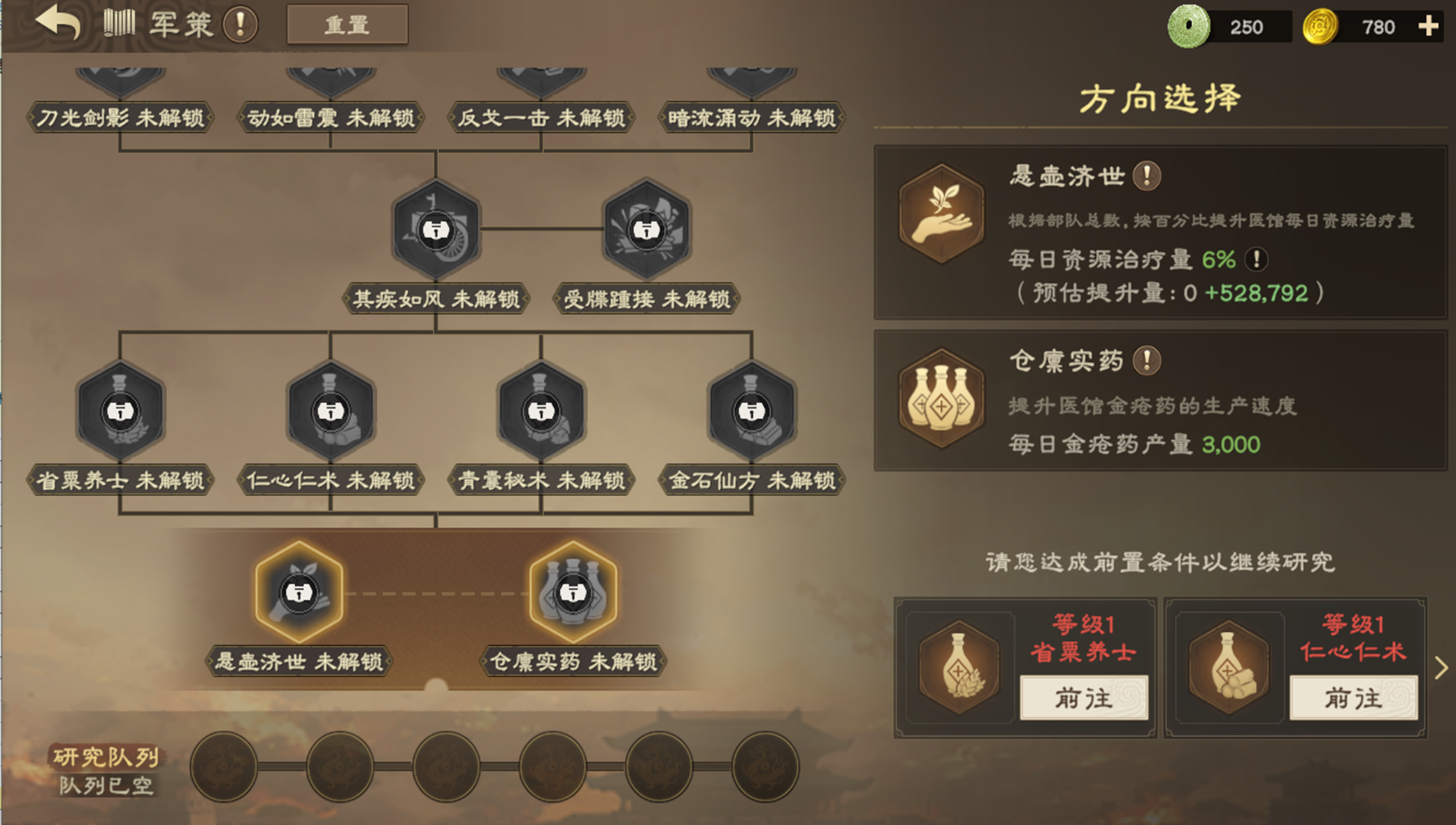
Task: Pick the 悬壶济世 direction node
Action: [299, 592]
